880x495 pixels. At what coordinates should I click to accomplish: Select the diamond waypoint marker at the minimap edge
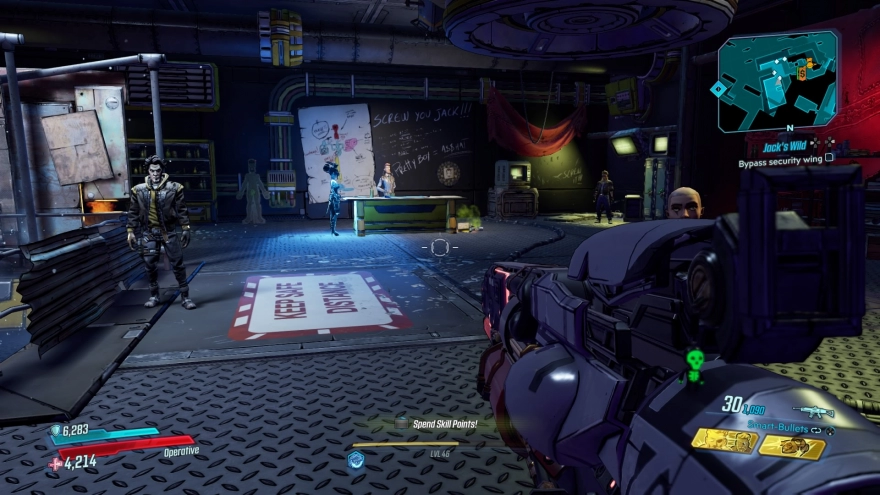coord(717,90)
